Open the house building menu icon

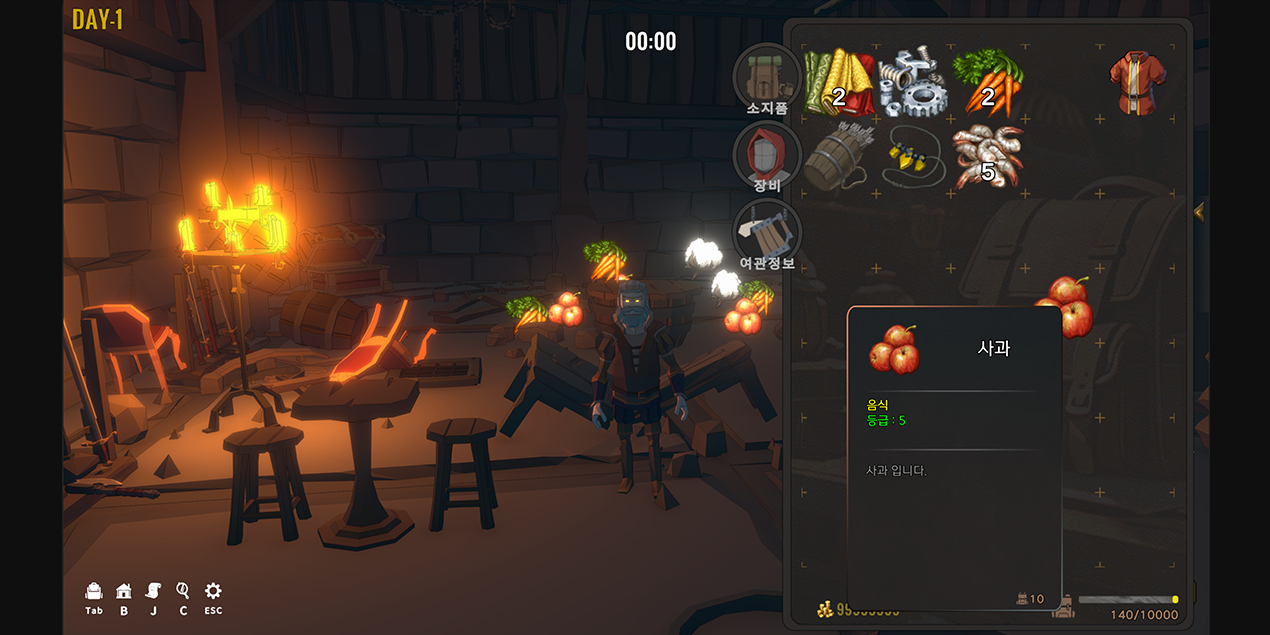click(124, 592)
